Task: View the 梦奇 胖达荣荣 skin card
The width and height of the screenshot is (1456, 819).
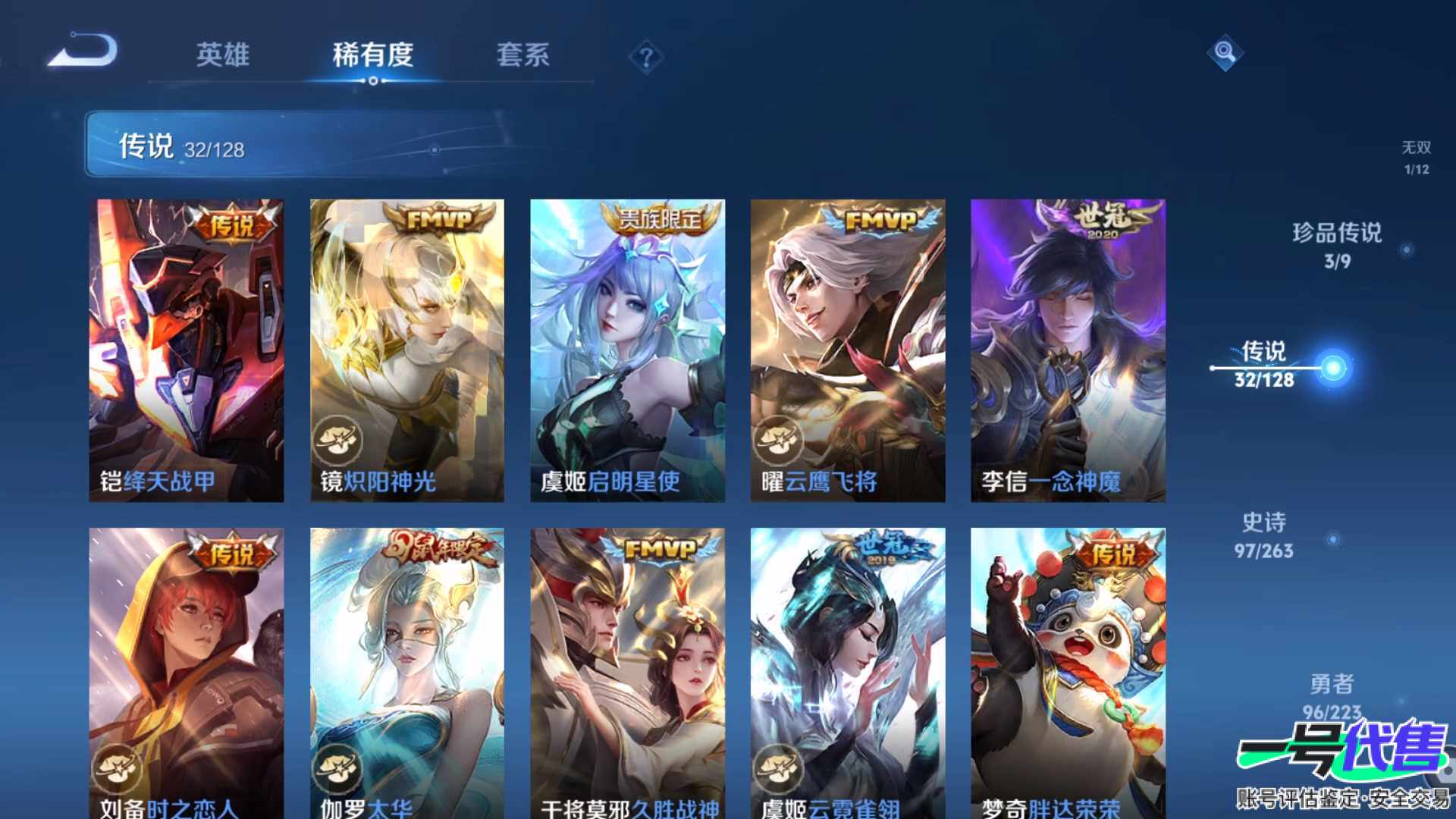Action: click(1068, 673)
